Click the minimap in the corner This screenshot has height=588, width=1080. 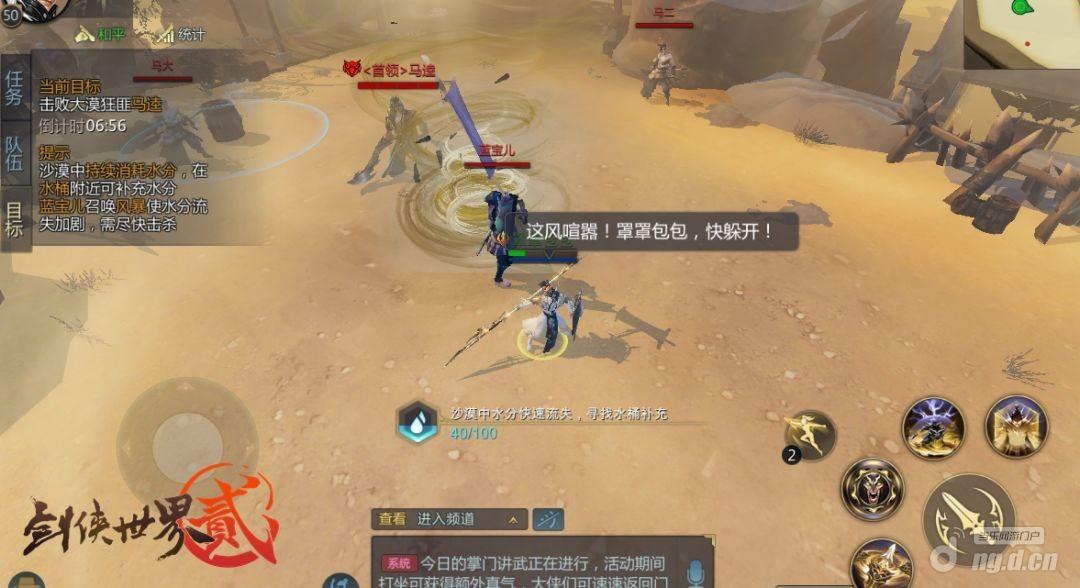tap(1022, 32)
